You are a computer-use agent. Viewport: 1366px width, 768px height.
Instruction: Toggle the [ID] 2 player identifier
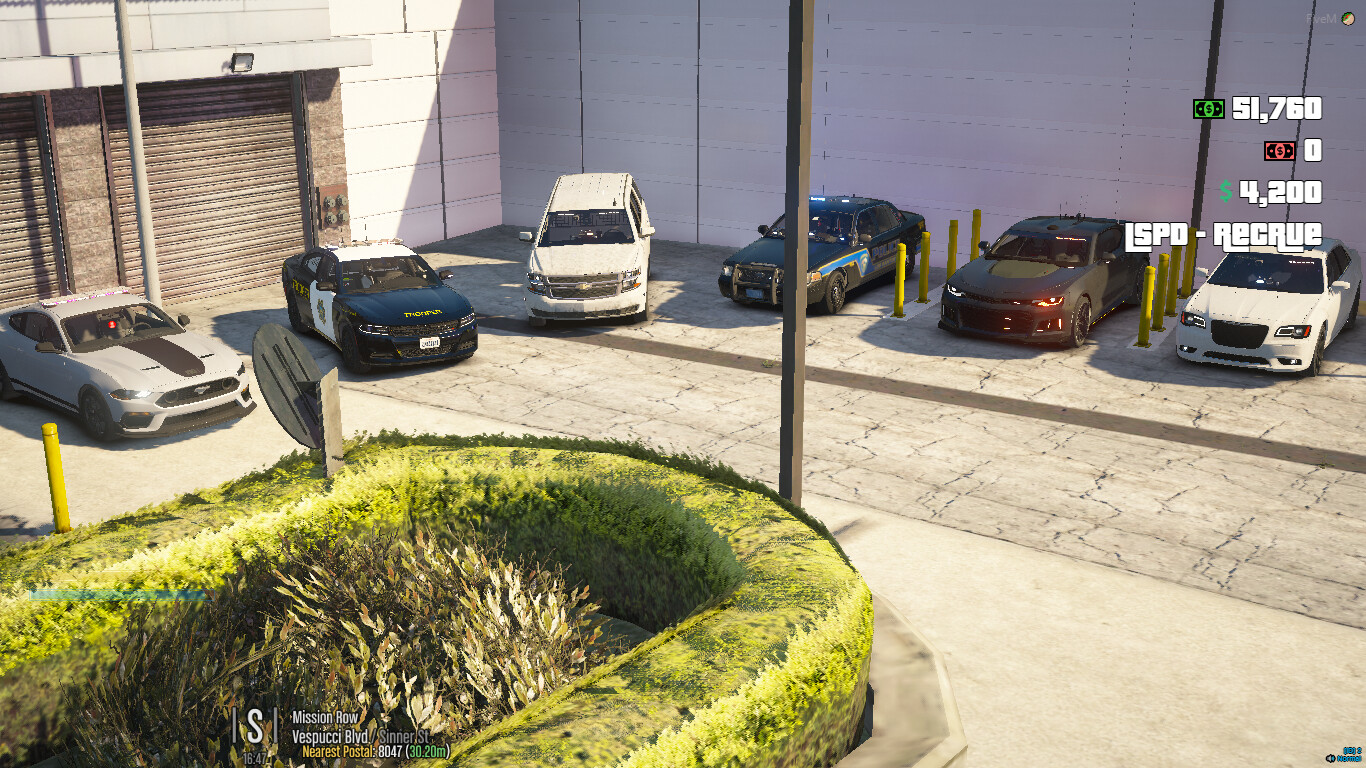tap(1353, 748)
